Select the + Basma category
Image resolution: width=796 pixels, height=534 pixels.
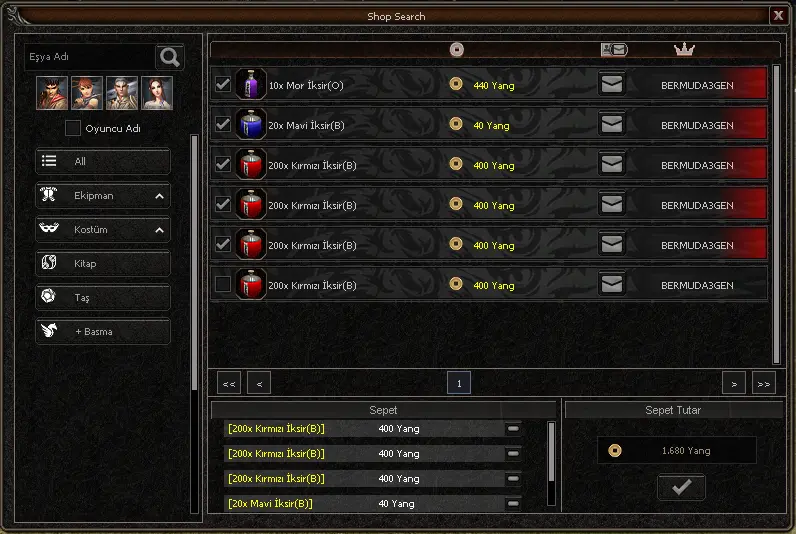coord(103,331)
